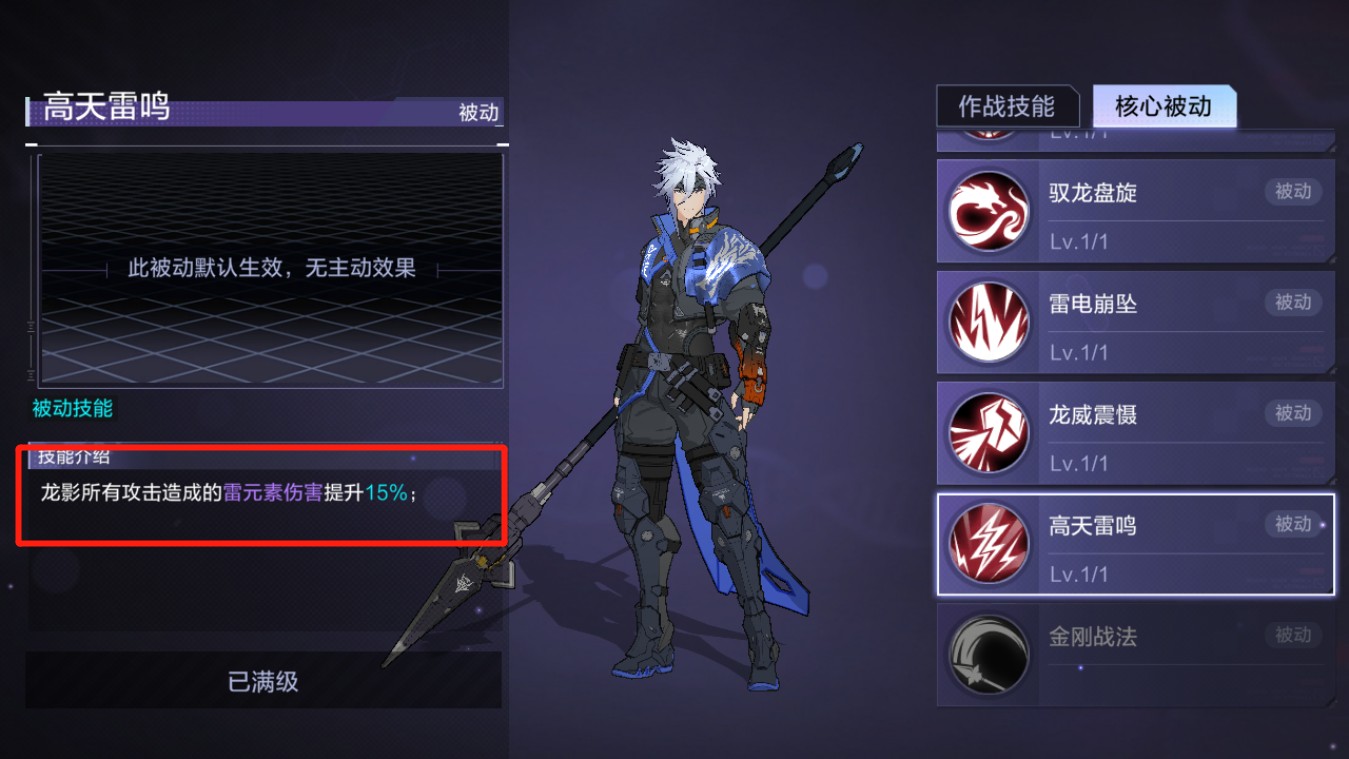Select the locked 金刚战法 skill

pos(1135,655)
